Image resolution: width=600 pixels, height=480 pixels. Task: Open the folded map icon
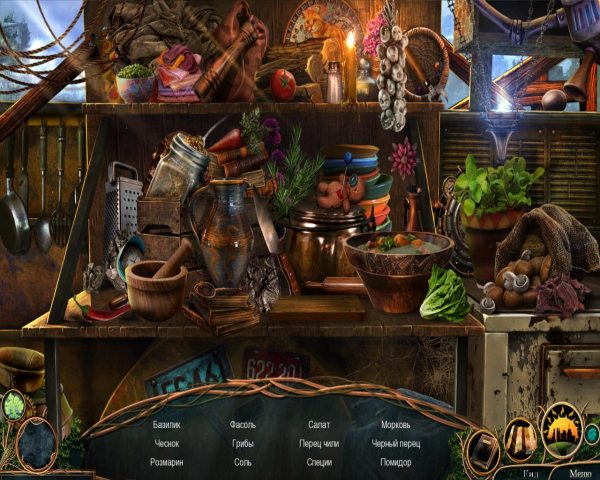520,436
